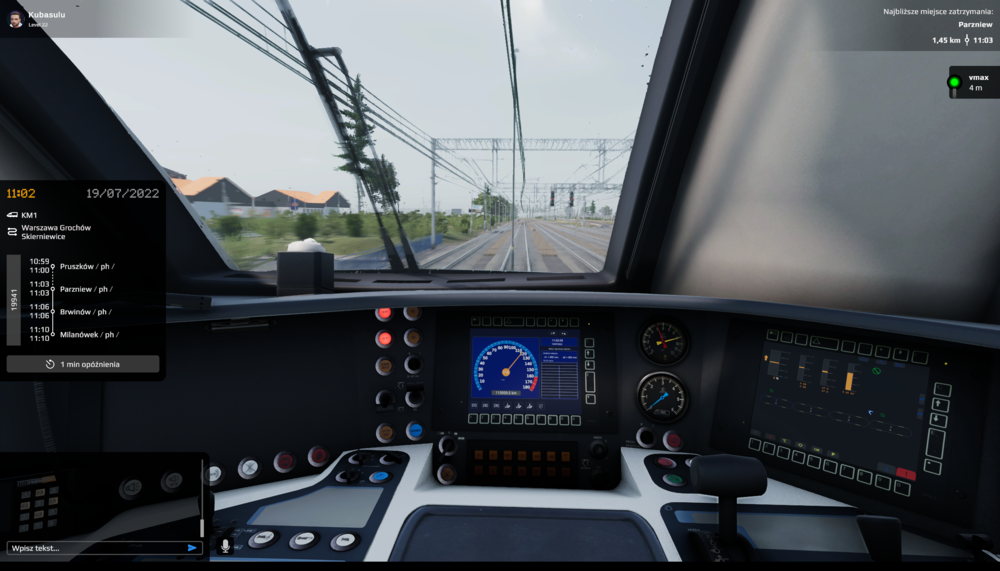Send the chat message with the blue arrow

click(x=192, y=548)
